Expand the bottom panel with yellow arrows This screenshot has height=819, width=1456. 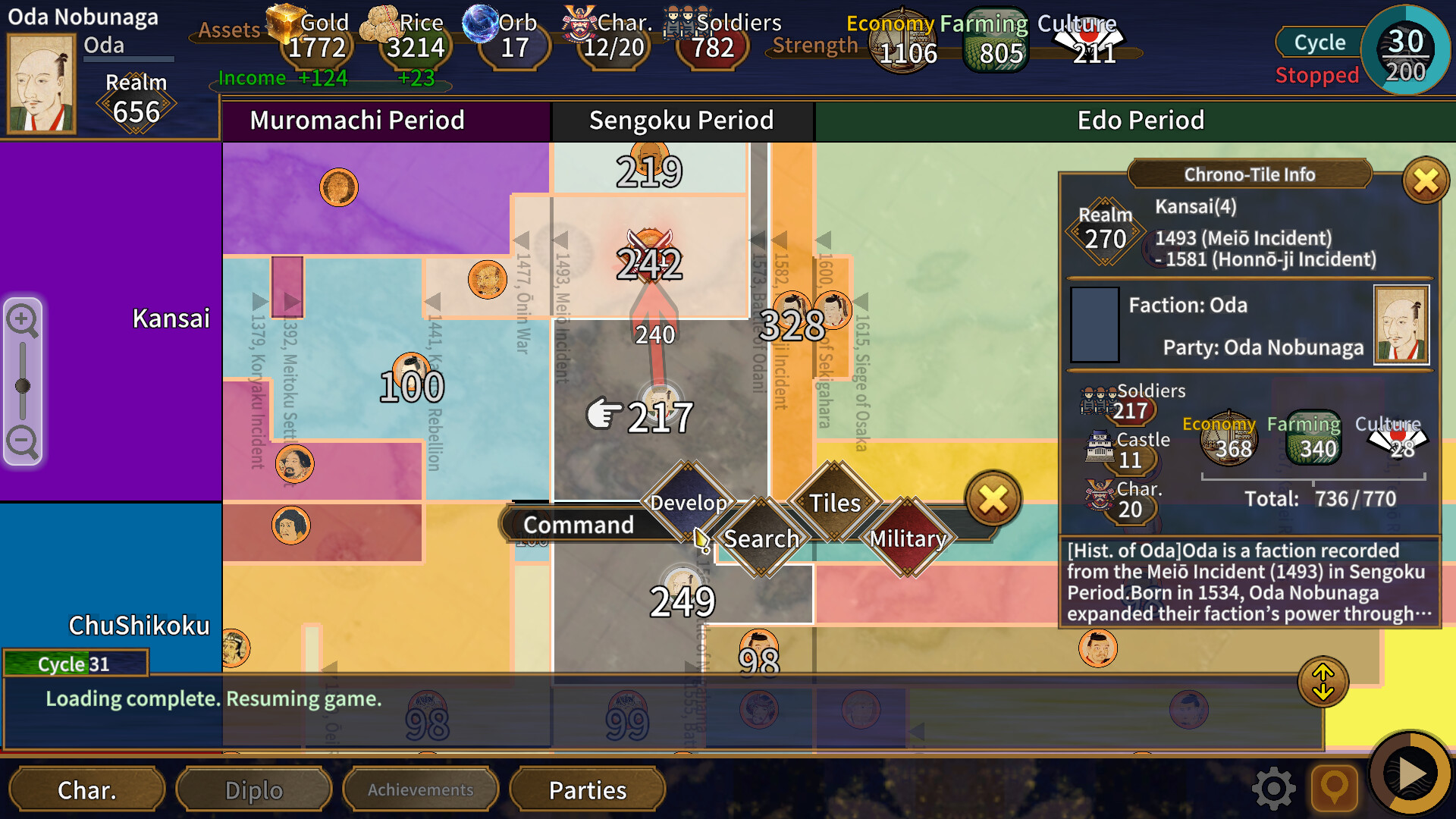(x=1324, y=681)
